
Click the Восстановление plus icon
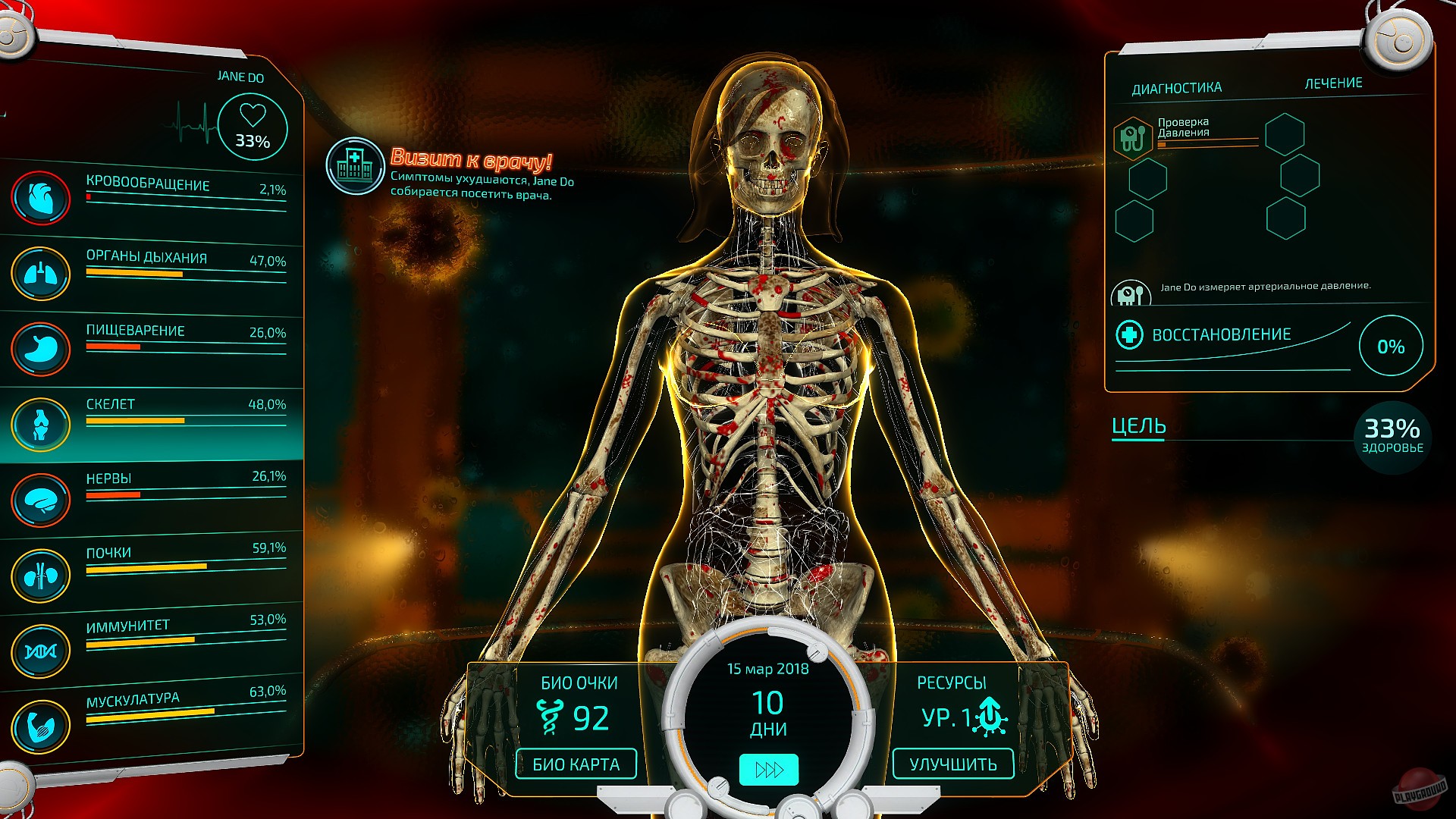click(x=1129, y=333)
